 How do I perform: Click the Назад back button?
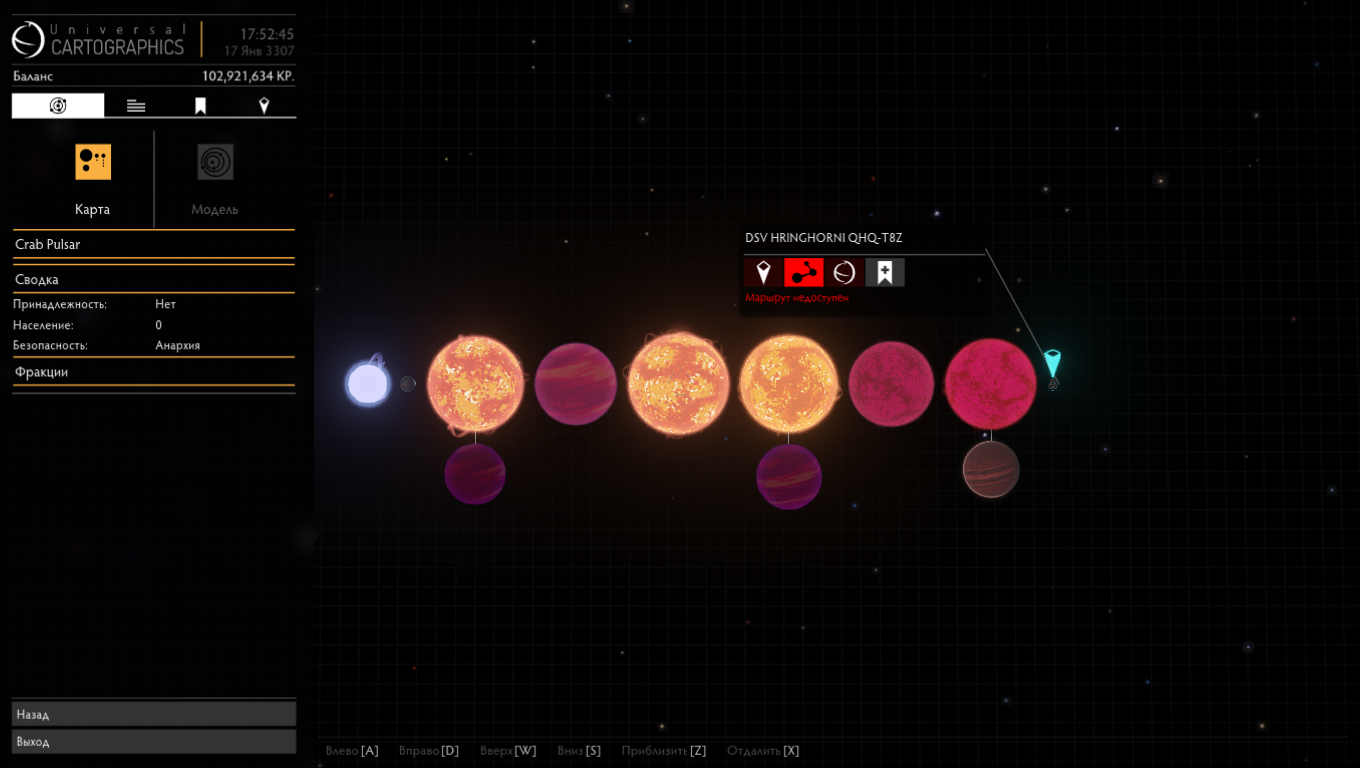click(x=154, y=714)
